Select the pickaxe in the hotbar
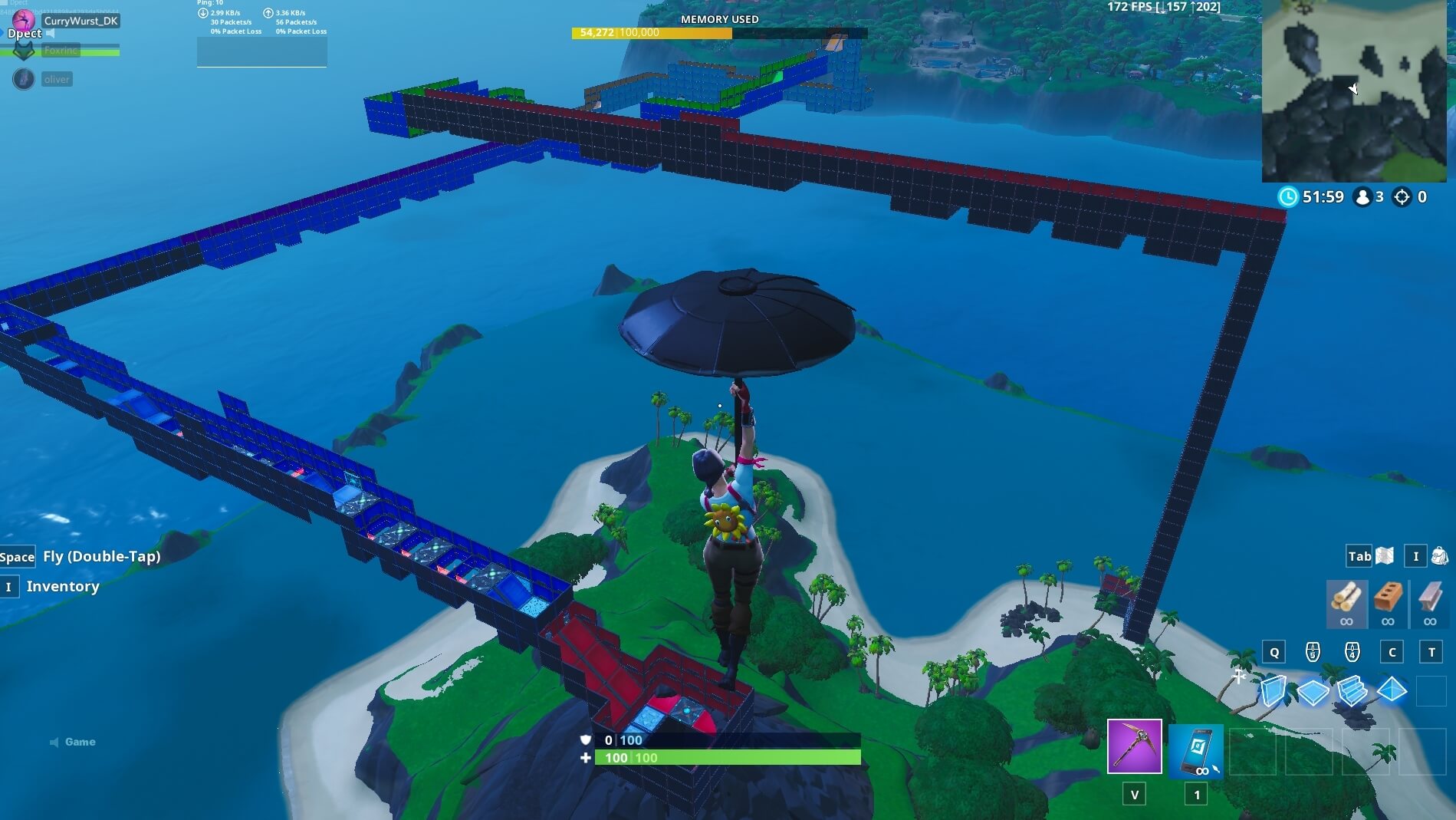Viewport: 1456px width, 820px height. (x=1134, y=746)
